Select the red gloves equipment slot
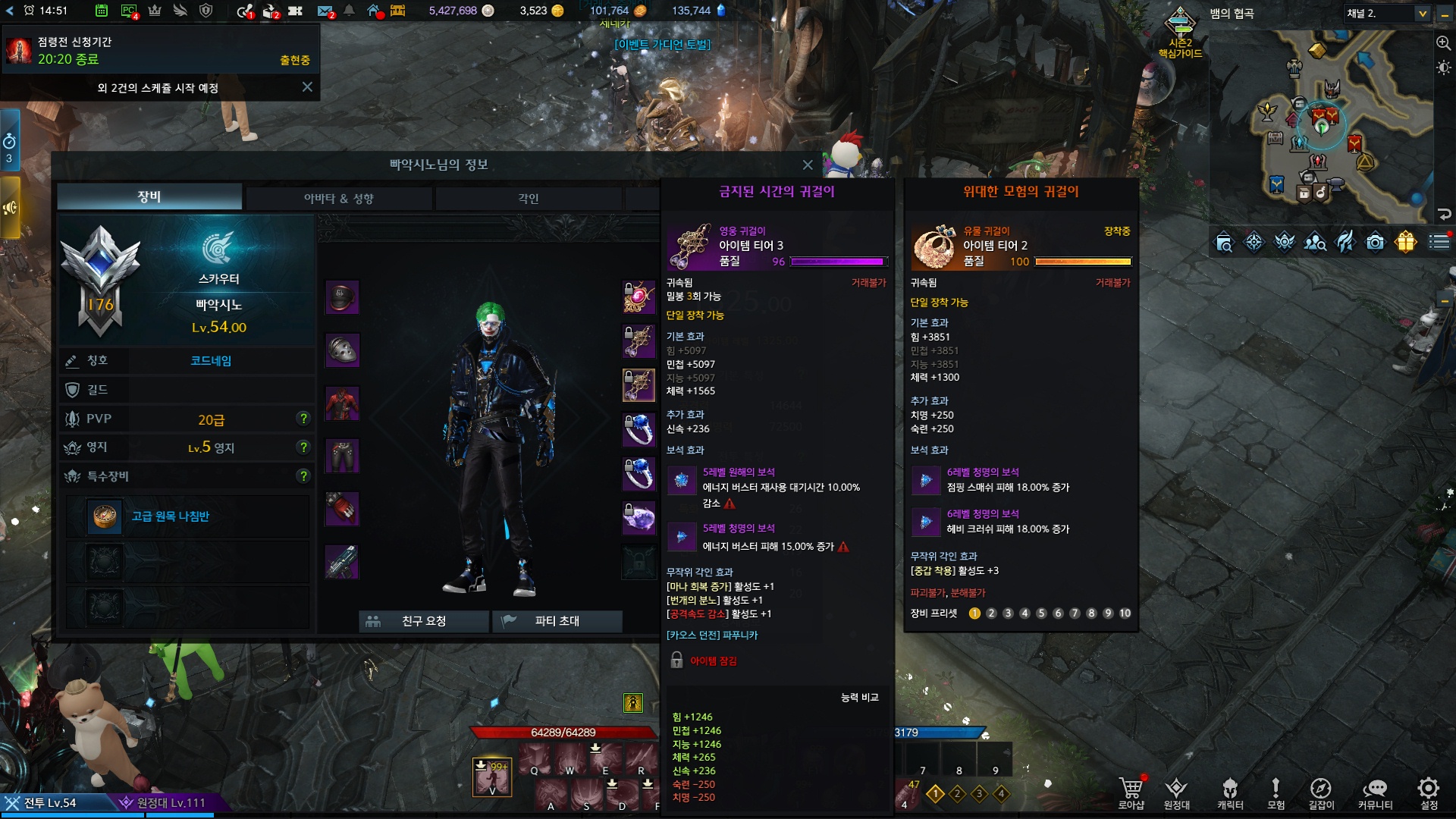The image size is (1456, 819). click(342, 509)
